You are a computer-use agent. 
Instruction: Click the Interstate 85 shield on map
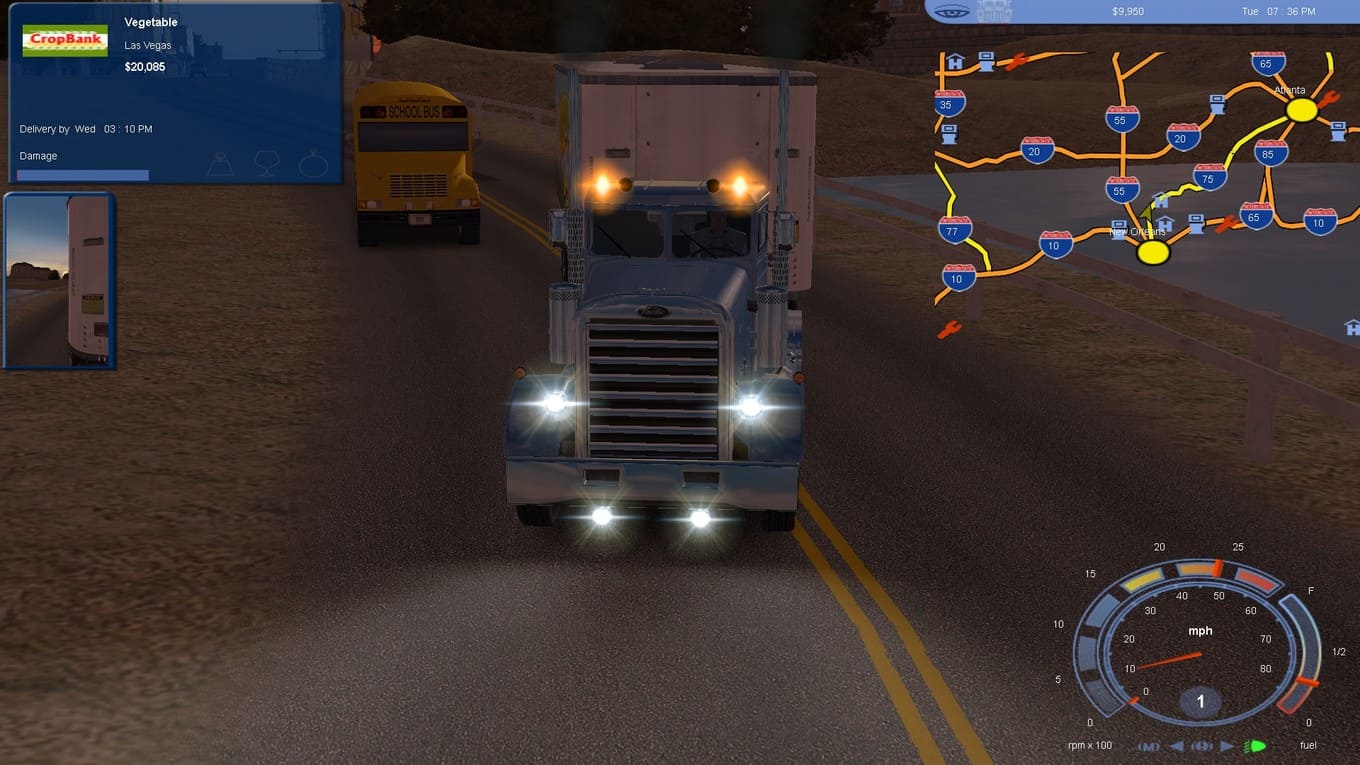pos(1270,152)
